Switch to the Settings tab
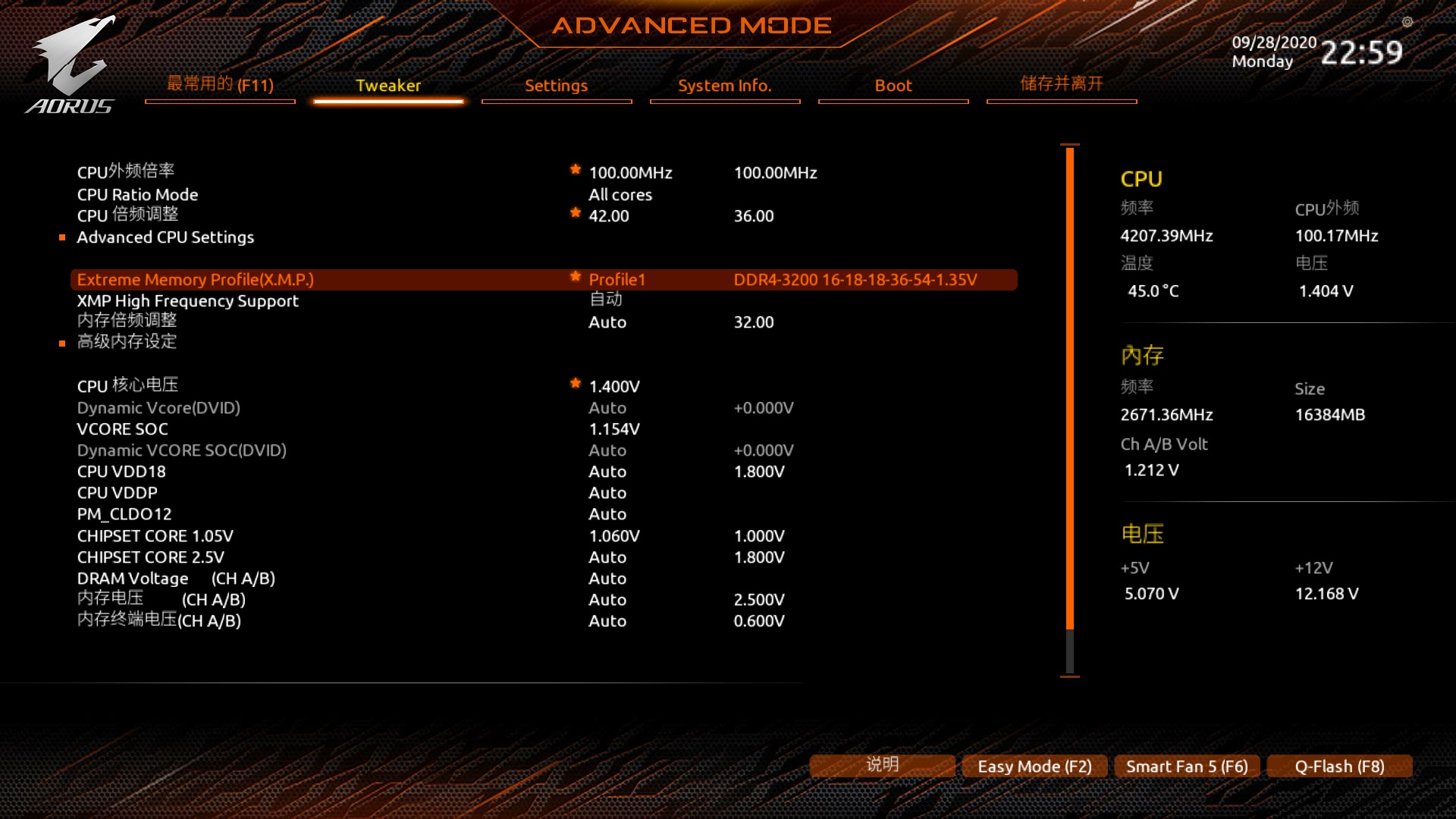This screenshot has height=819, width=1456. 556,86
